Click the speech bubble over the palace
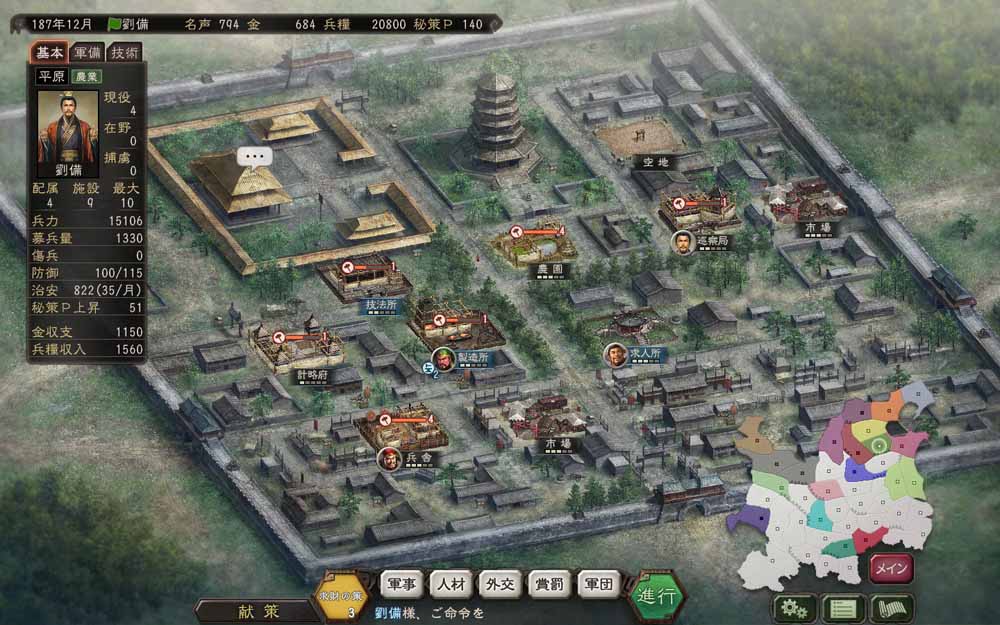The height and width of the screenshot is (625, 1000). 255,157
